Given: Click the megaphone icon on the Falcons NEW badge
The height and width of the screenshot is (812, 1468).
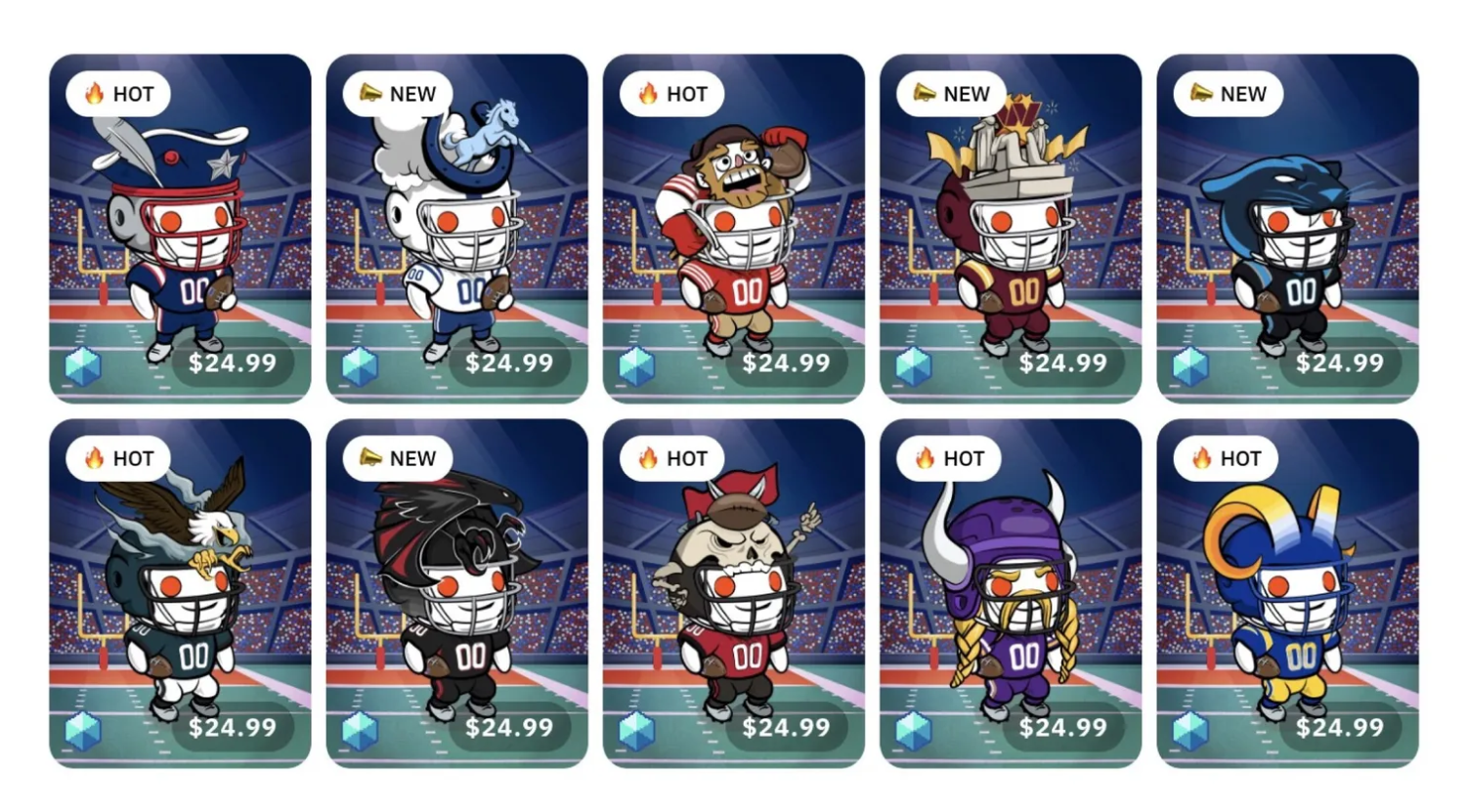Looking at the screenshot, I should coord(368,458).
